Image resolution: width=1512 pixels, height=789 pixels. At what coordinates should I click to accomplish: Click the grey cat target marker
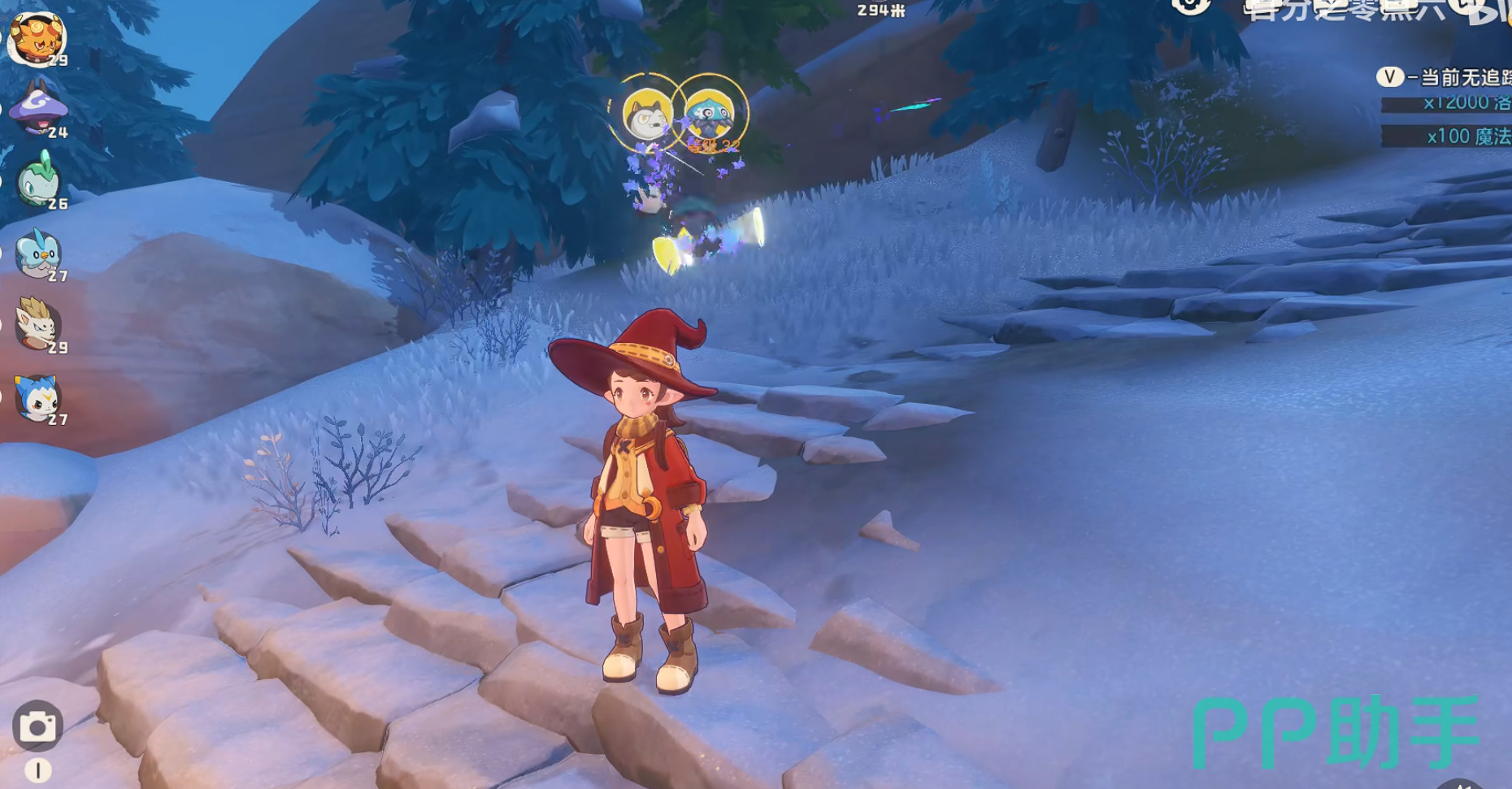(646, 114)
